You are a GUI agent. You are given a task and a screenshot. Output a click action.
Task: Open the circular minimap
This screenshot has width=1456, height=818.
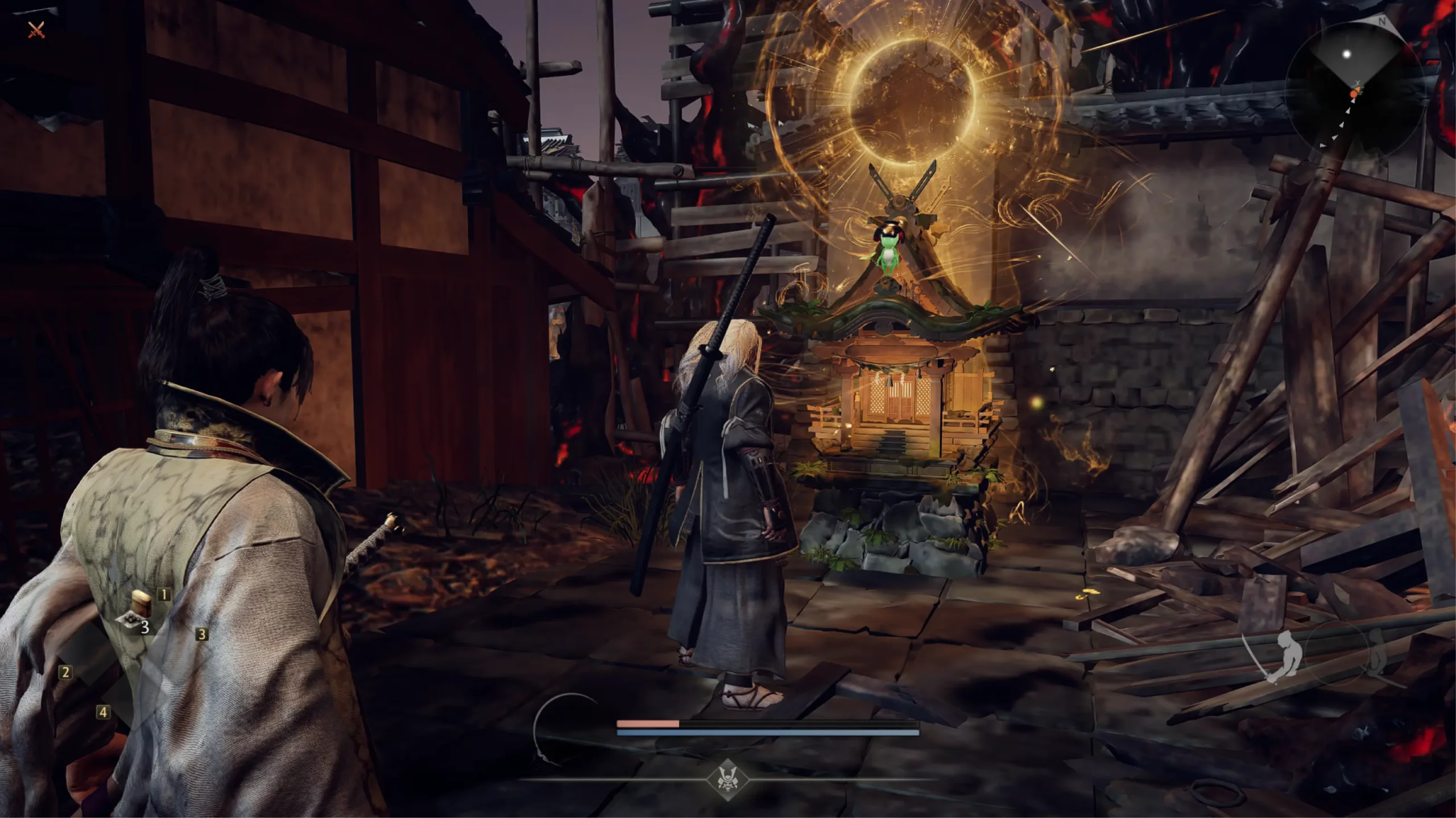pyautogui.click(x=1354, y=91)
